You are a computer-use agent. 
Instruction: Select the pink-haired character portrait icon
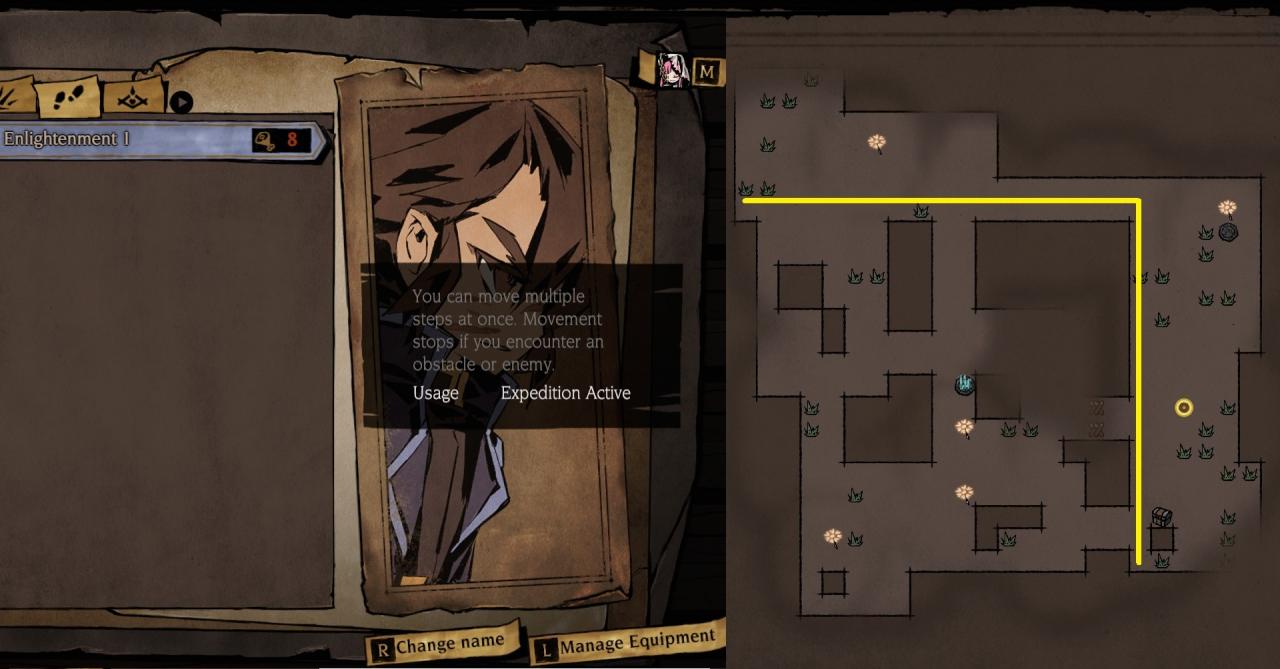click(x=674, y=71)
